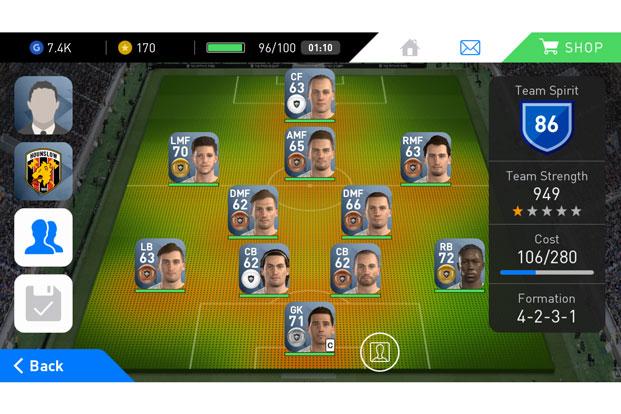Screen dimensions: 621x414
Task: Select the DMF player card rated 62
Action: [252, 211]
